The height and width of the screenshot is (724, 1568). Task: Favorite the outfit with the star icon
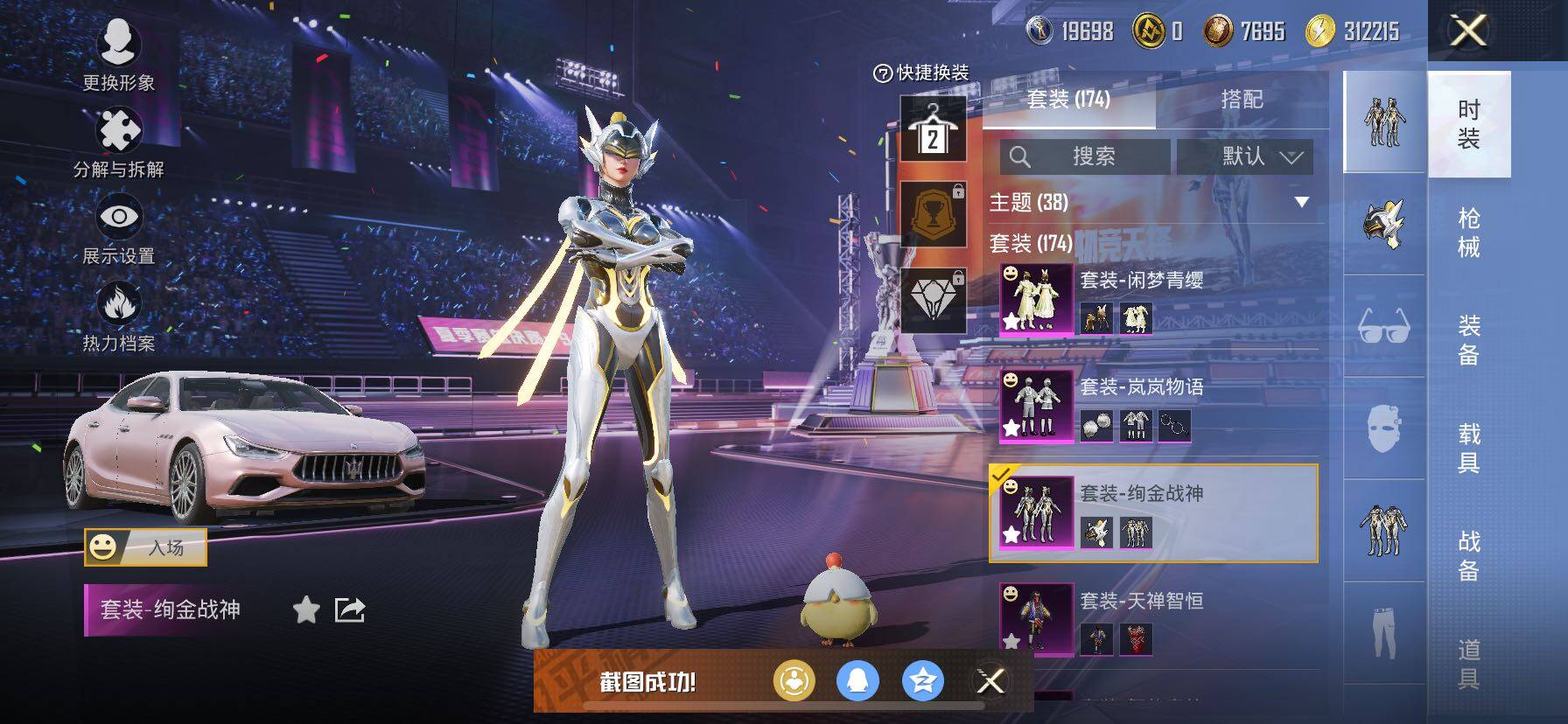306,609
